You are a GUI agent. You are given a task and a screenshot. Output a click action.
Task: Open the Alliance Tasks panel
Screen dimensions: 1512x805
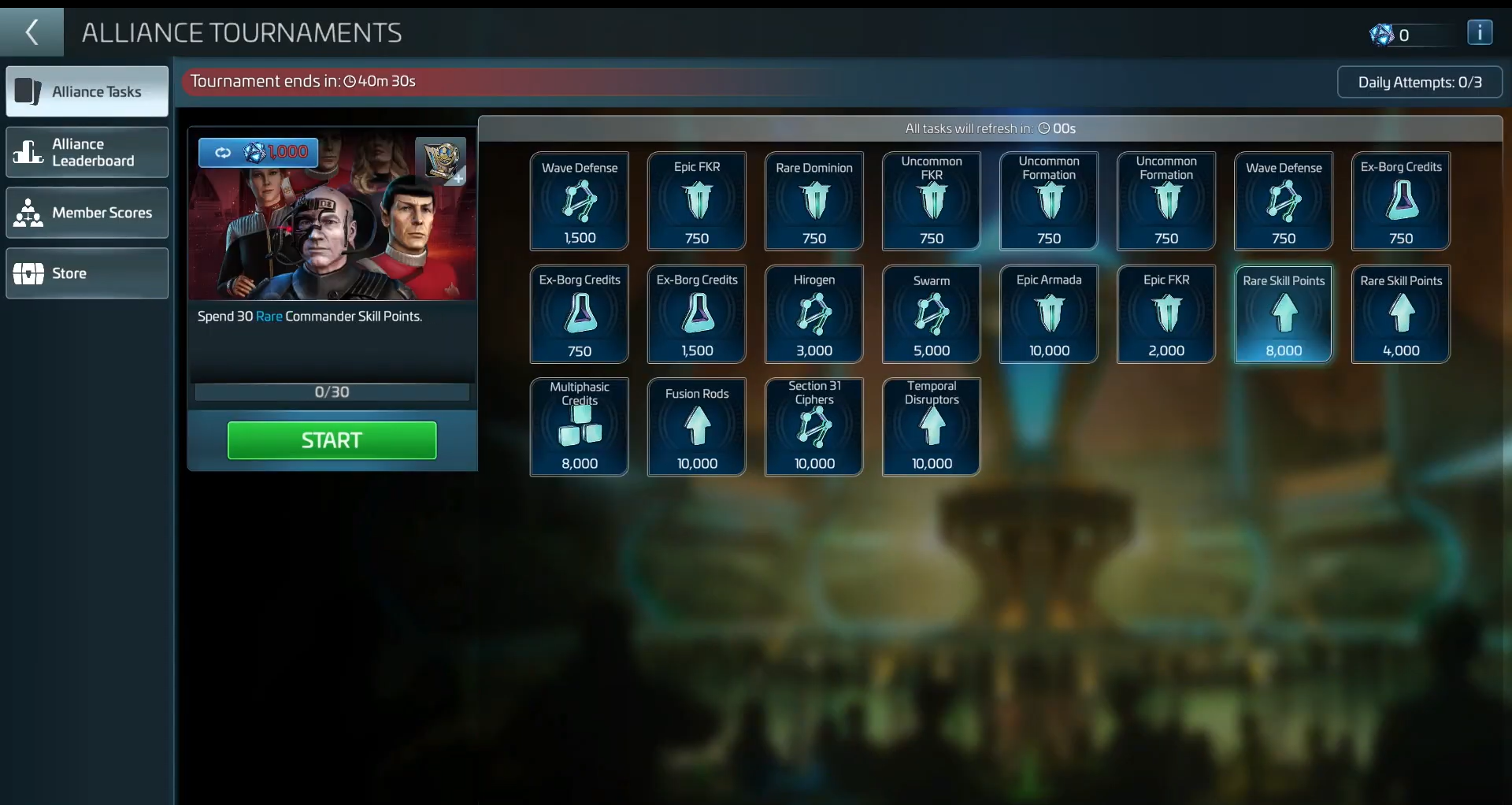87,91
